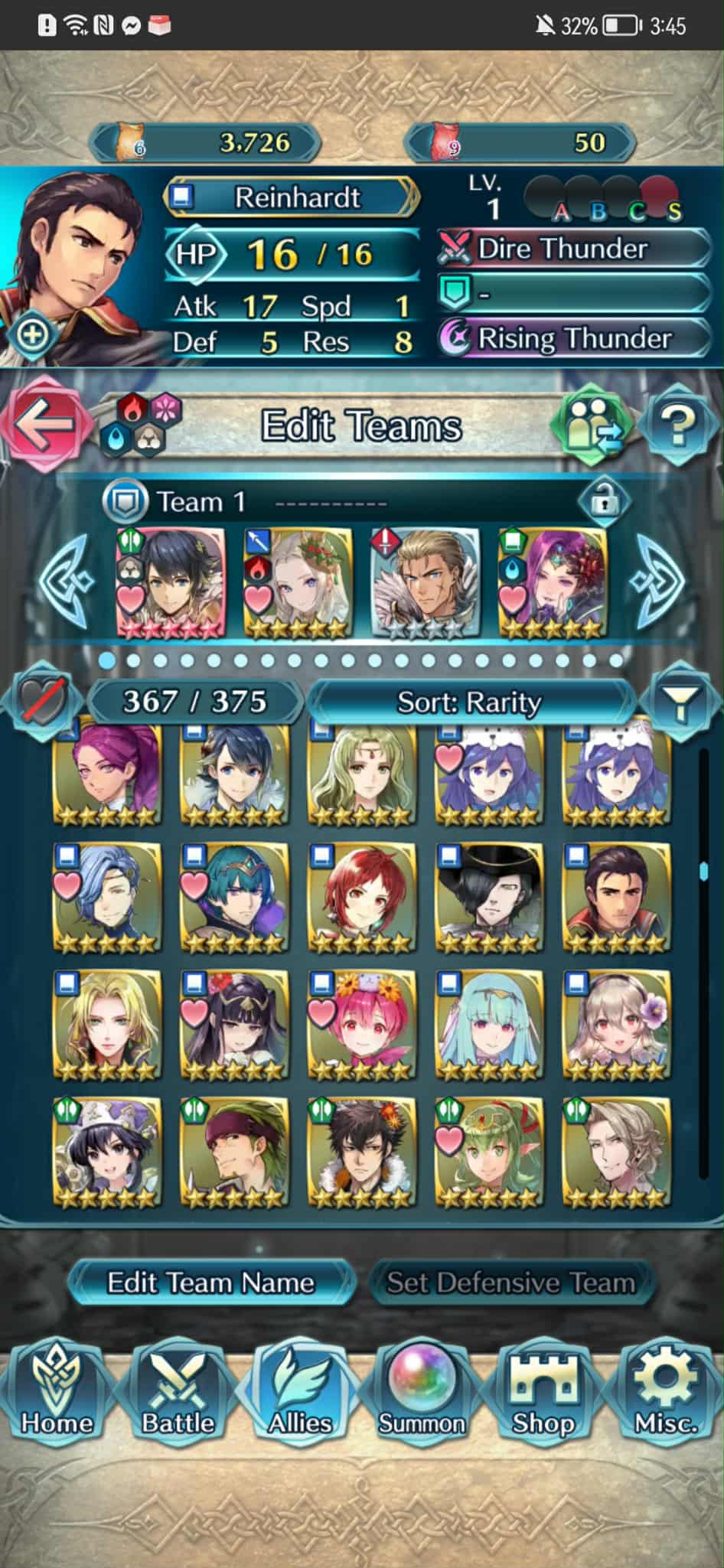Click Set Defensive Team button

click(x=510, y=1283)
